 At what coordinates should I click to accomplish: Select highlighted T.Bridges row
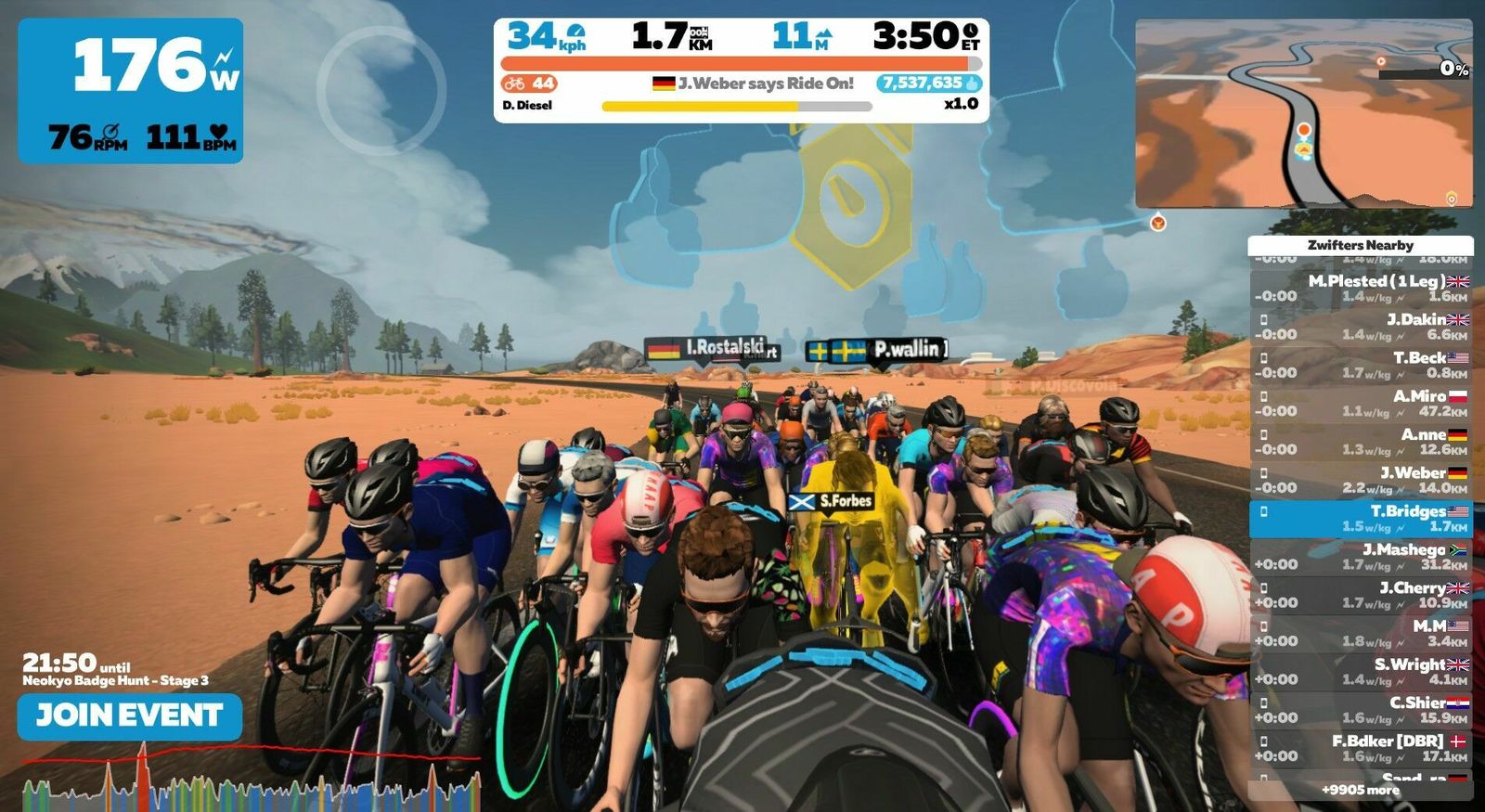[1361, 518]
